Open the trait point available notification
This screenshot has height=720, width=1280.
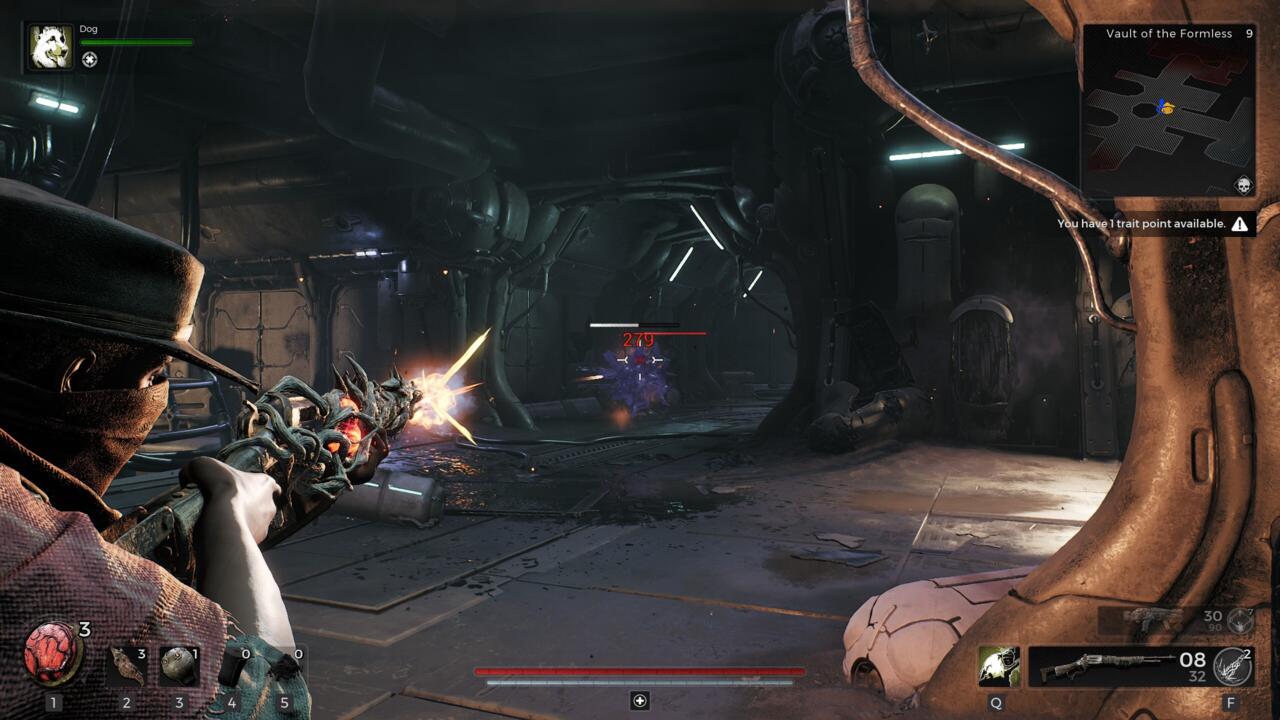coord(1152,224)
